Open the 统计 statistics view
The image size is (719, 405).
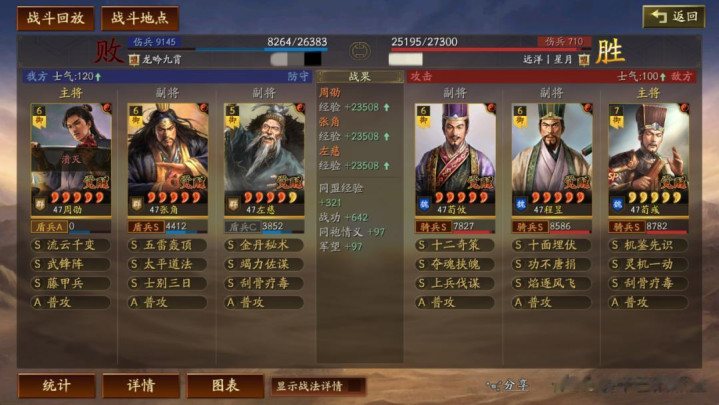point(57,386)
